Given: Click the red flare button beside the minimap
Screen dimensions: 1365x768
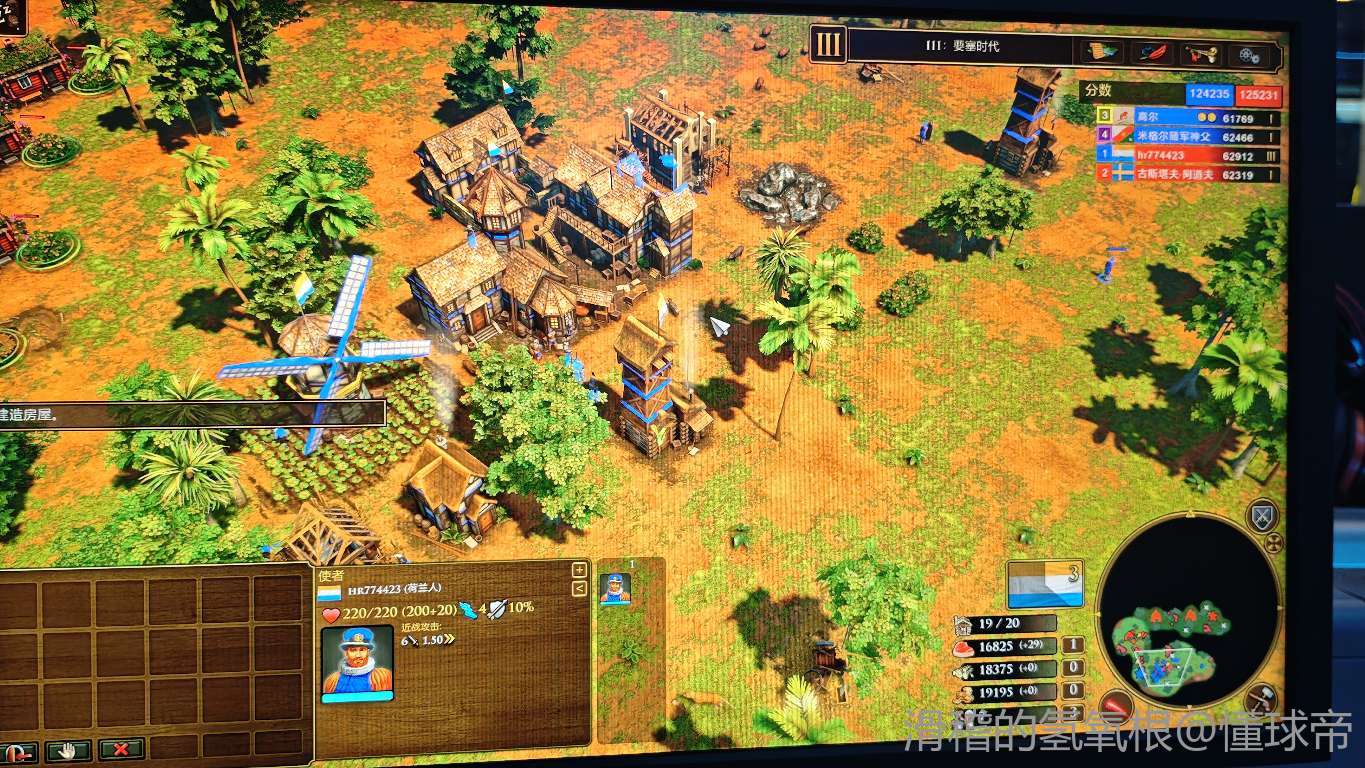Looking at the screenshot, I should click(x=1115, y=706).
